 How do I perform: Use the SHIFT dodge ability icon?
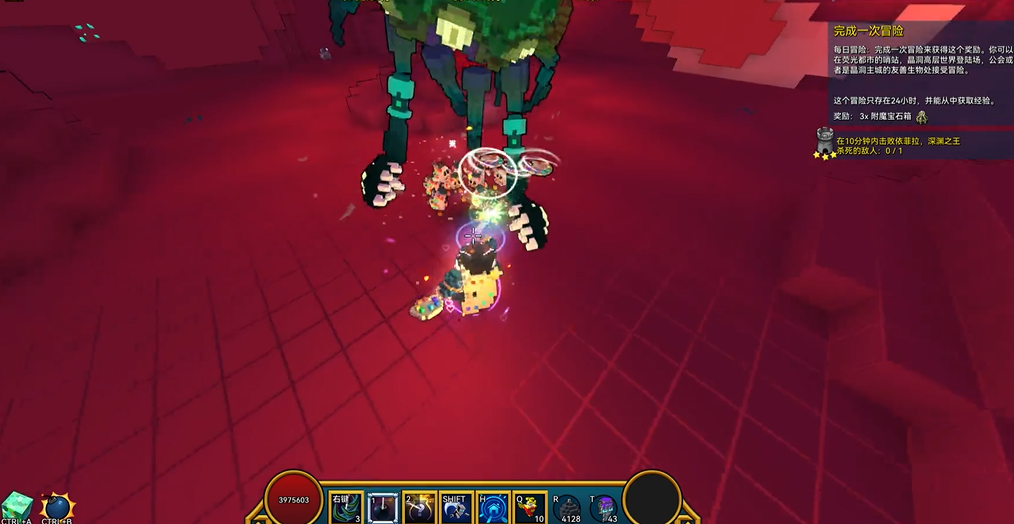tap(456, 507)
